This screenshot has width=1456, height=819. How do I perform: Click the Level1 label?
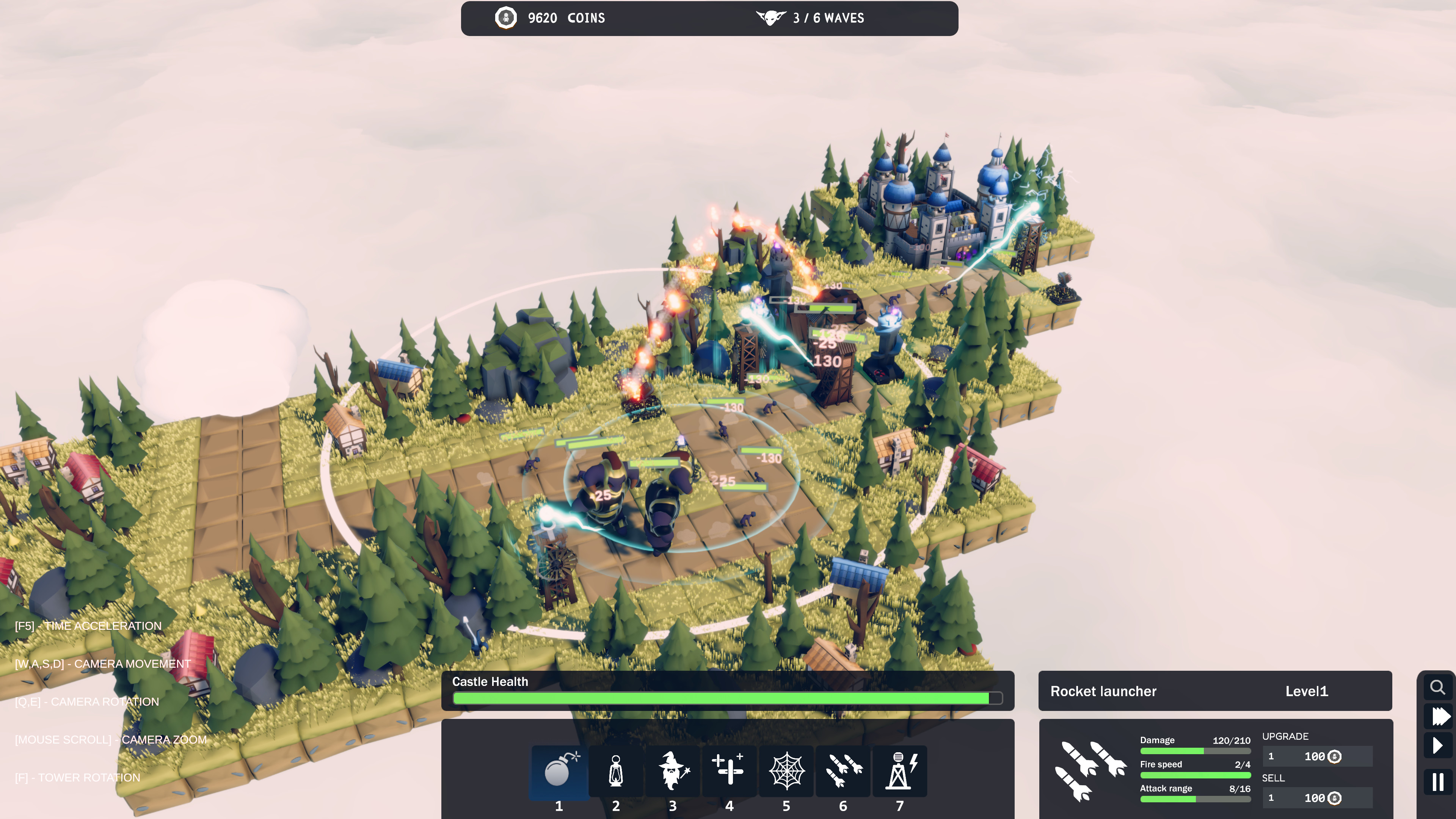(1307, 691)
